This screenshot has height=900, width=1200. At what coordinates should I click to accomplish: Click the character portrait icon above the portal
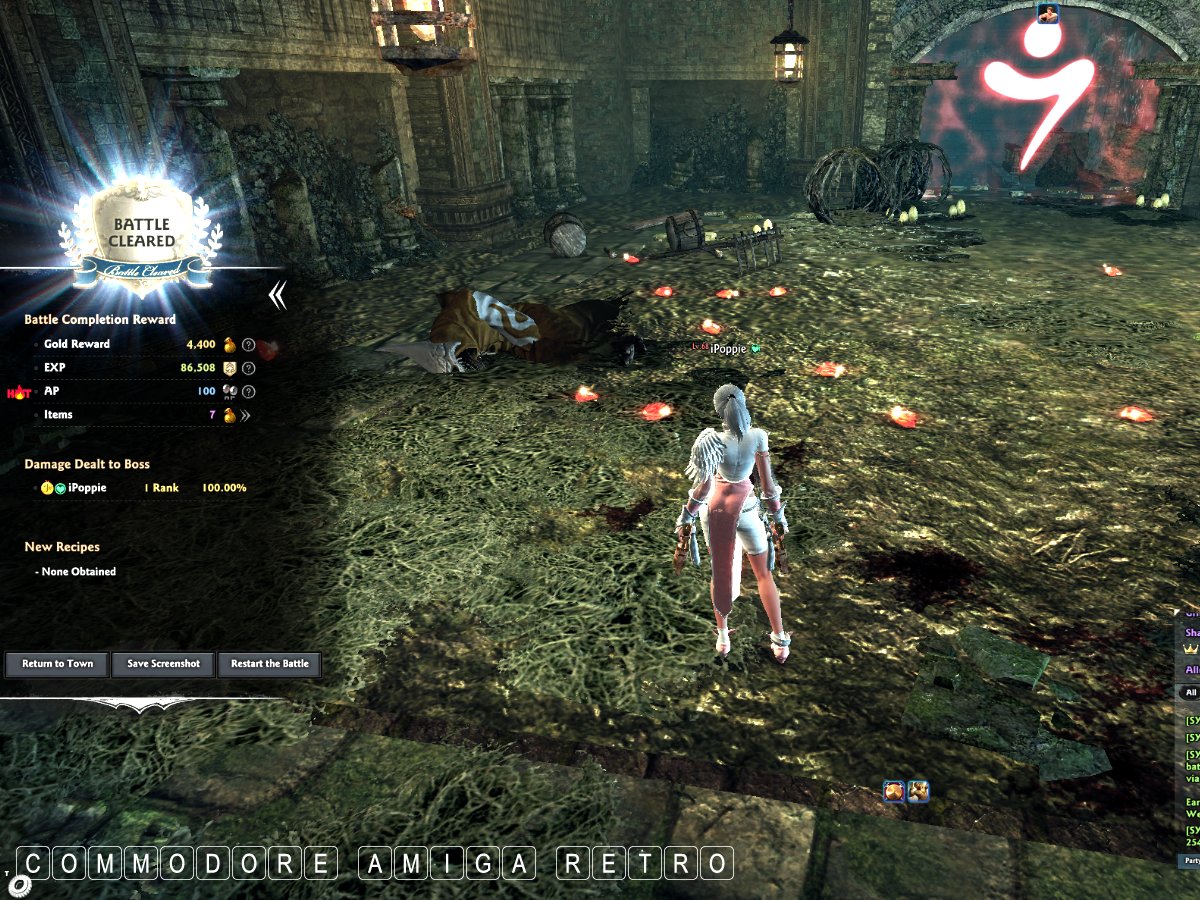click(x=1047, y=13)
